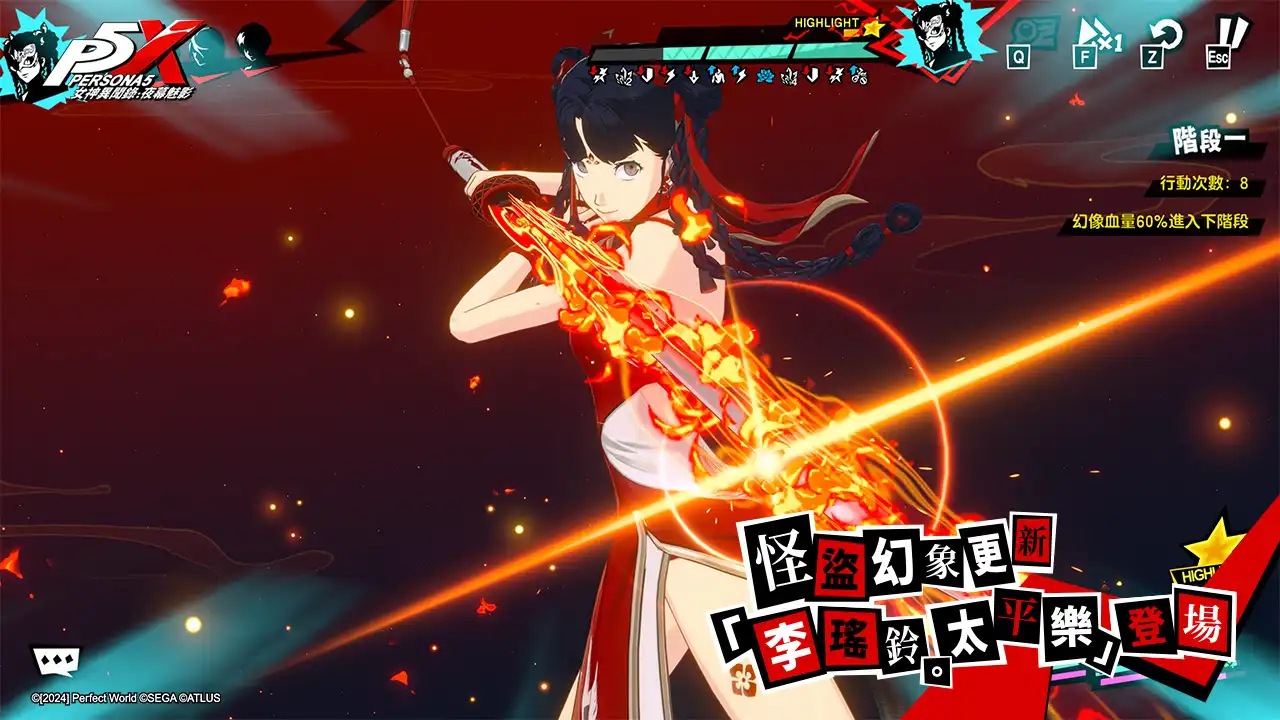
Task: Select the crystal buff stack icon
Action: click(624, 73)
